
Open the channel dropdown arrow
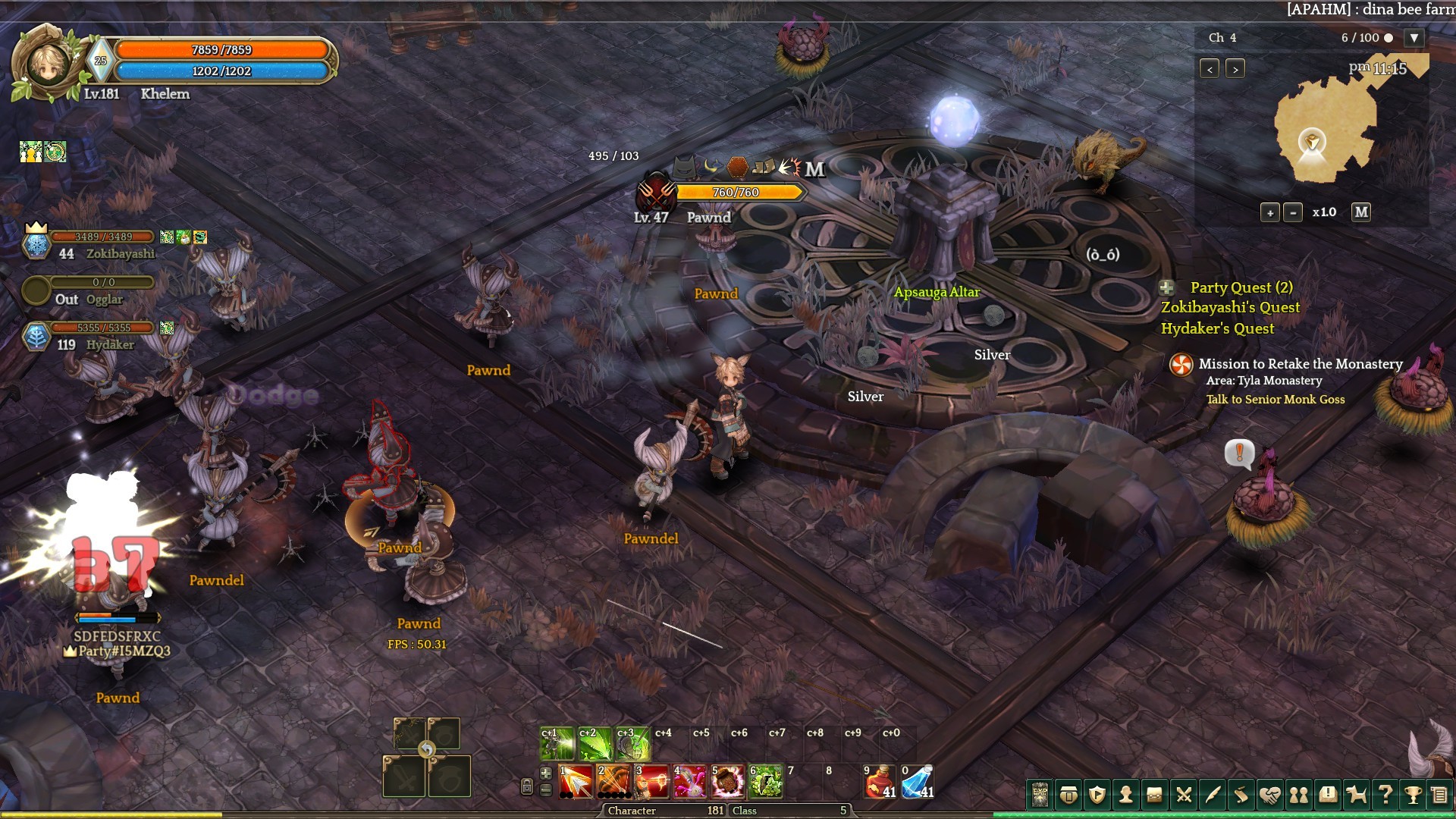(x=1414, y=38)
